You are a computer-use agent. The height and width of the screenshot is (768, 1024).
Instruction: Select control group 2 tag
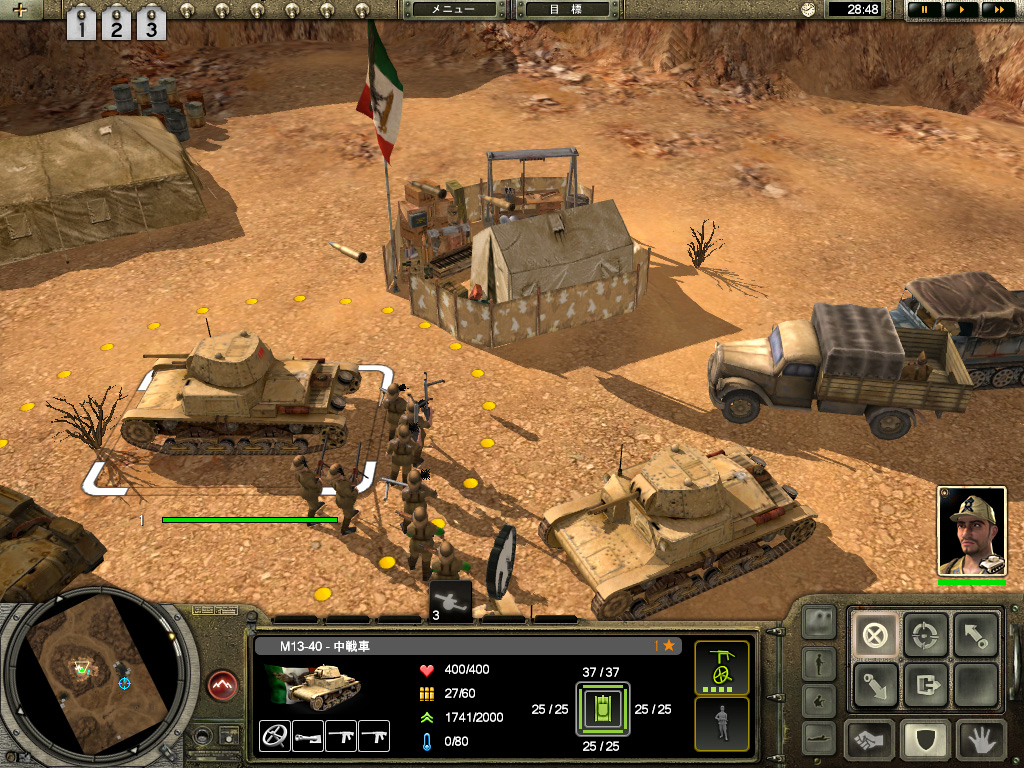click(x=116, y=23)
